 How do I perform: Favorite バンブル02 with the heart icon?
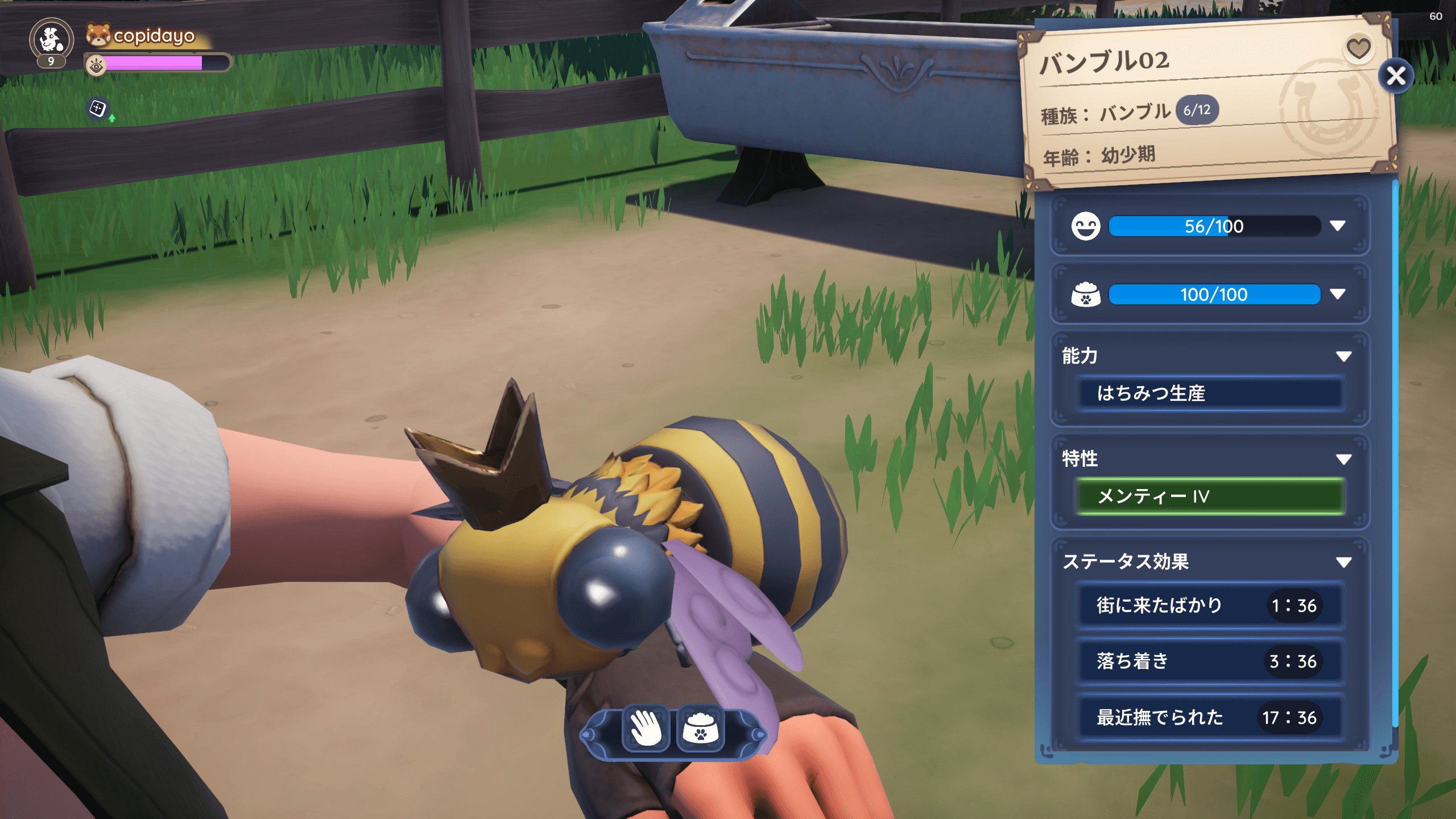[1358, 48]
